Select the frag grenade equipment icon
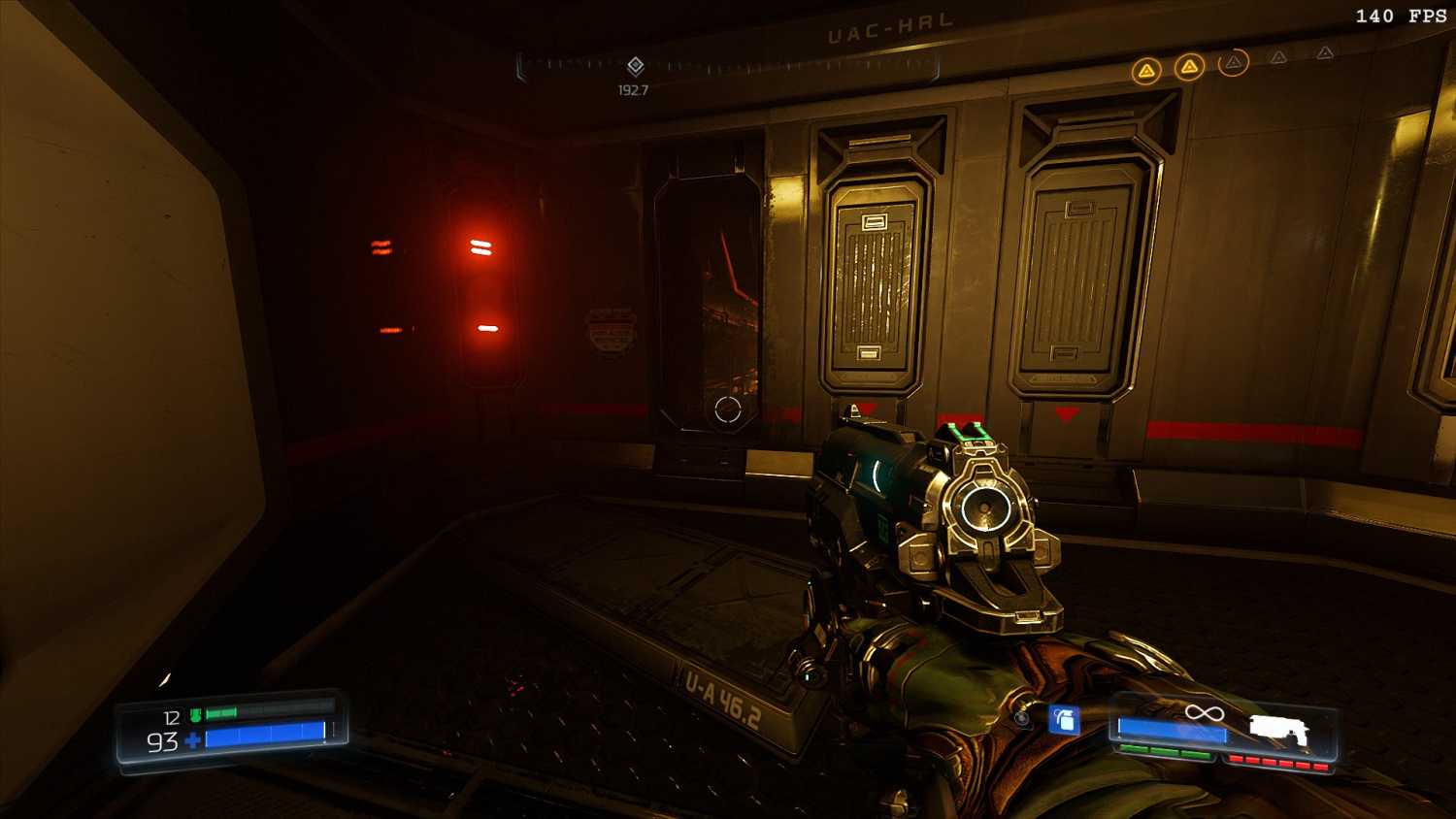 coord(1065,720)
